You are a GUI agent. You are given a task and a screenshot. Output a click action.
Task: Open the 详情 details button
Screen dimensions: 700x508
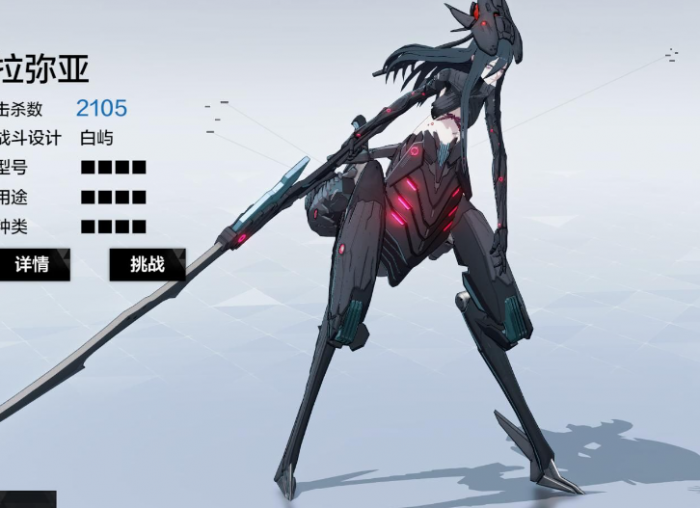click(32, 265)
